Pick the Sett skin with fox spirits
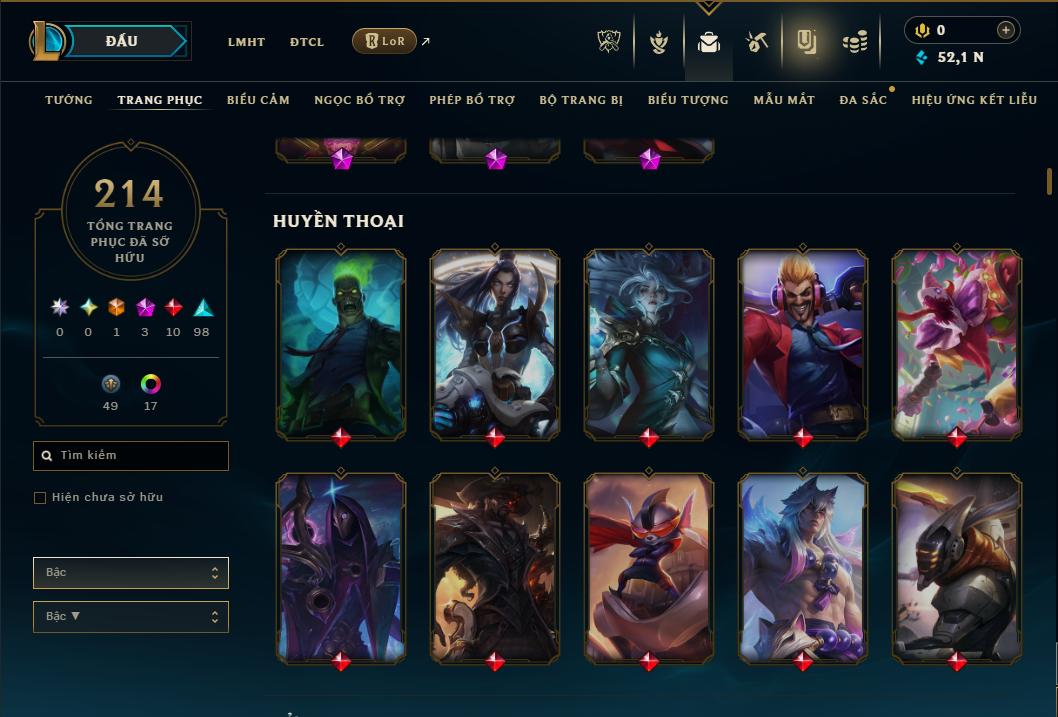The image size is (1058, 717). click(x=803, y=567)
